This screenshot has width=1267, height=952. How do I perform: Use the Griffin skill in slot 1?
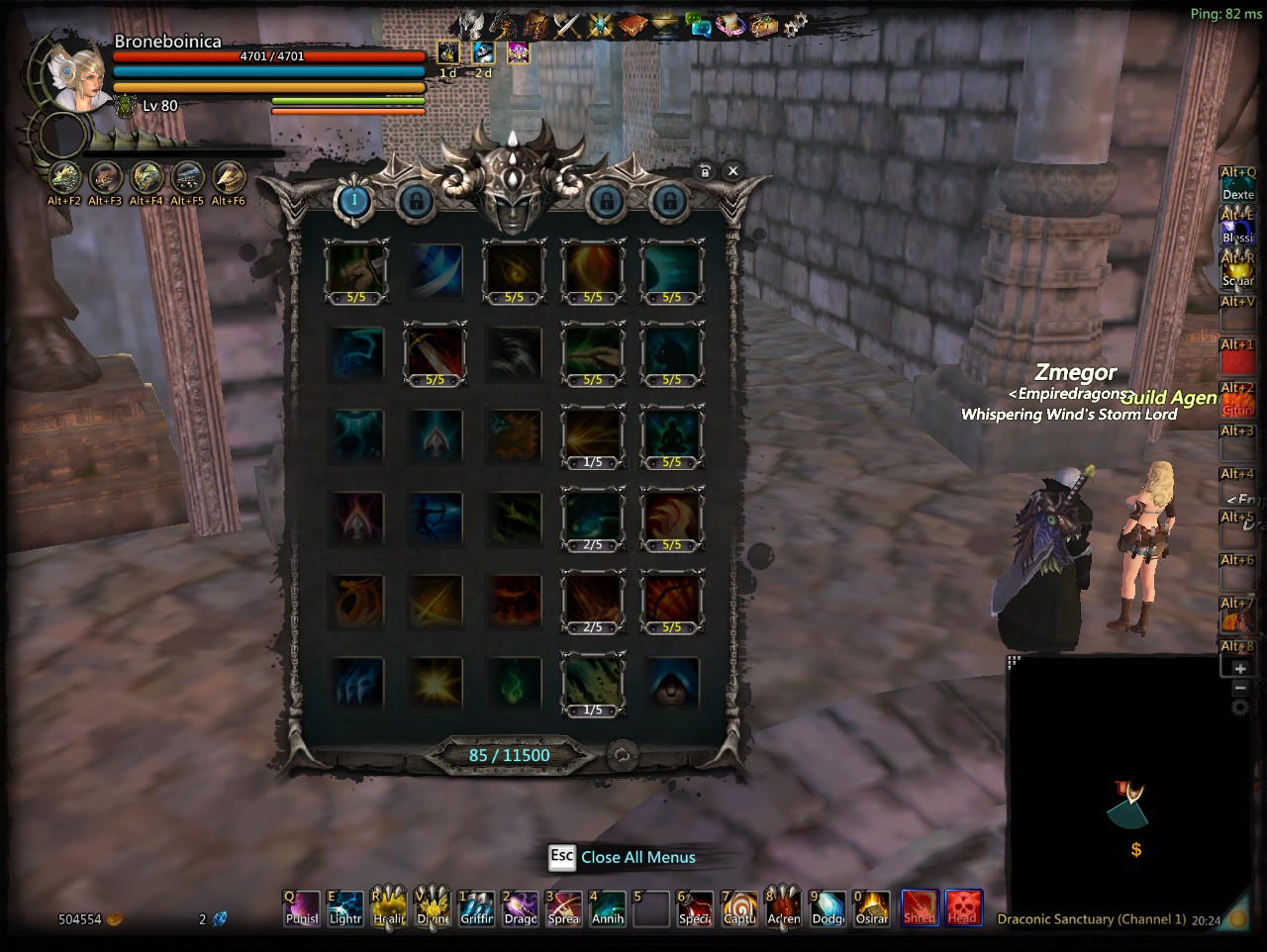pyautogui.click(x=476, y=908)
